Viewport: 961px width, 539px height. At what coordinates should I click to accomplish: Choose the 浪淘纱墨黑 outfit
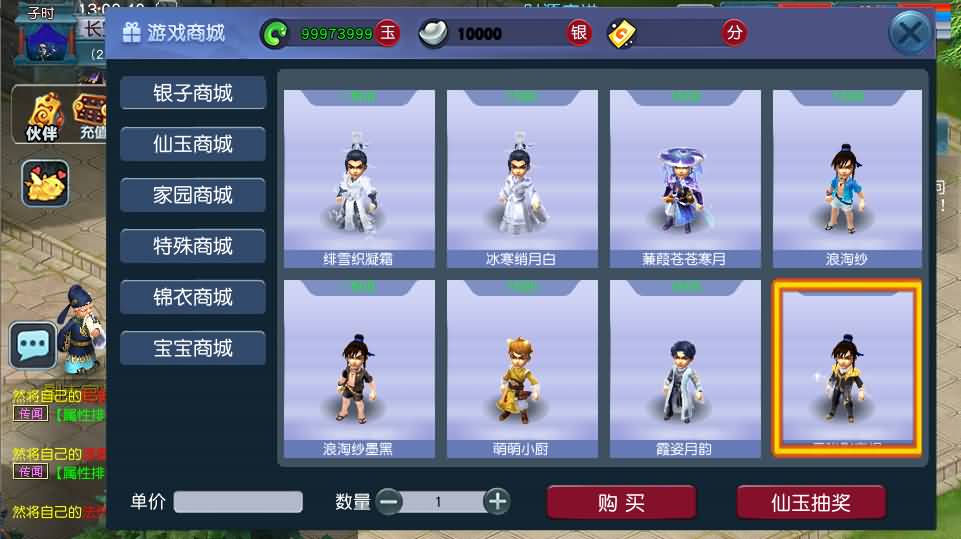(360, 369)
